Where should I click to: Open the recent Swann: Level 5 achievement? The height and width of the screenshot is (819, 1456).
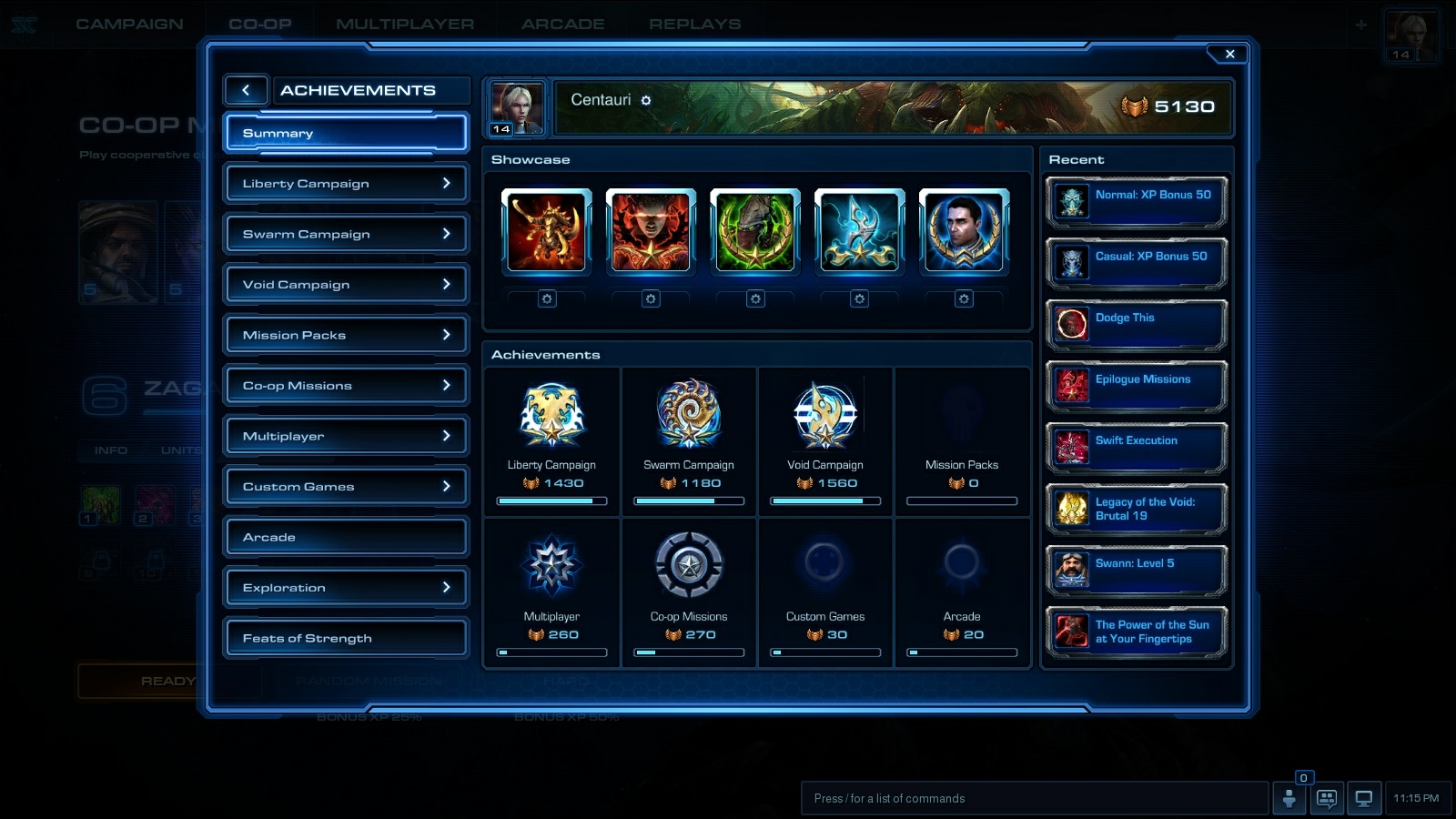[1137, 570]
